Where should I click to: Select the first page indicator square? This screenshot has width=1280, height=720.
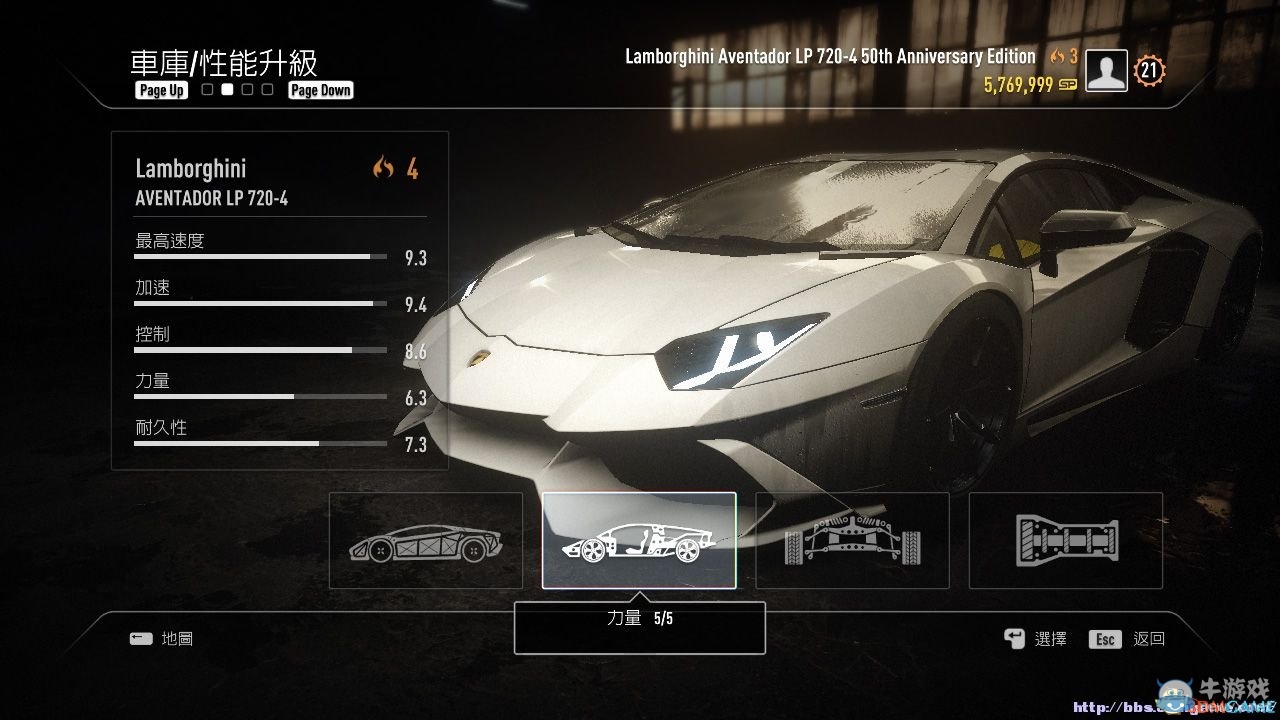pyautogui.click(x=205, y=89)
